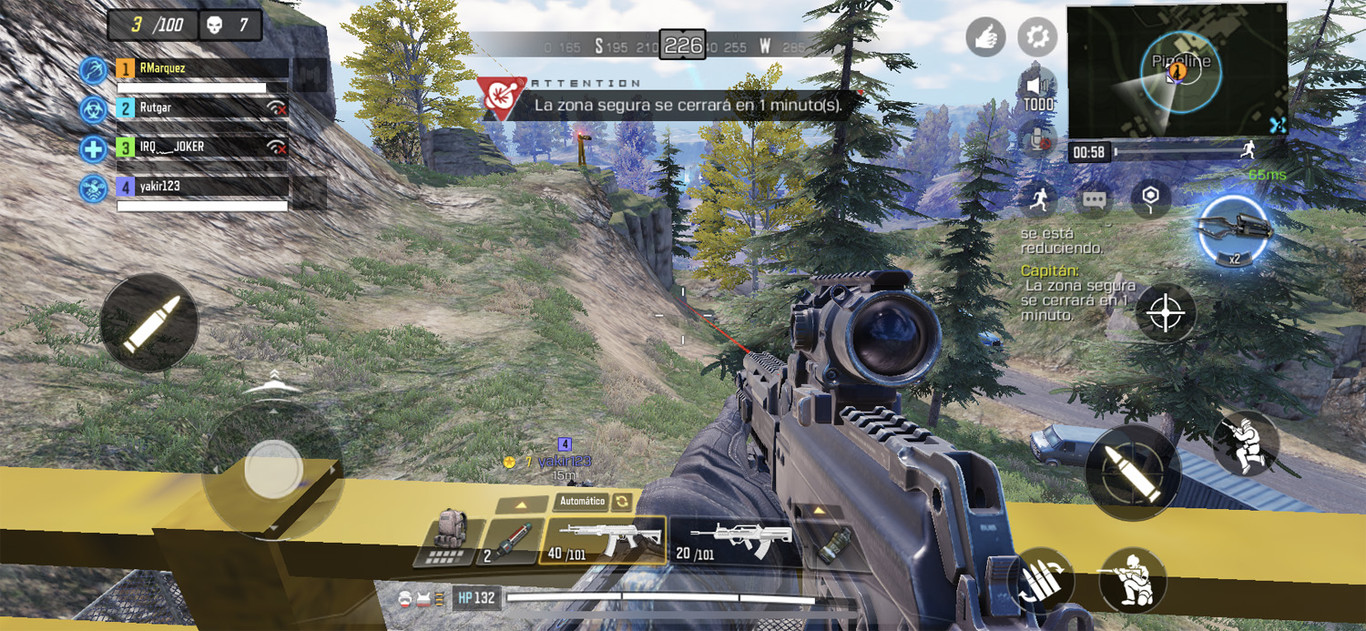
Task: Tap the crosshair aim-down-sights button
Action: click(1165, 313)
